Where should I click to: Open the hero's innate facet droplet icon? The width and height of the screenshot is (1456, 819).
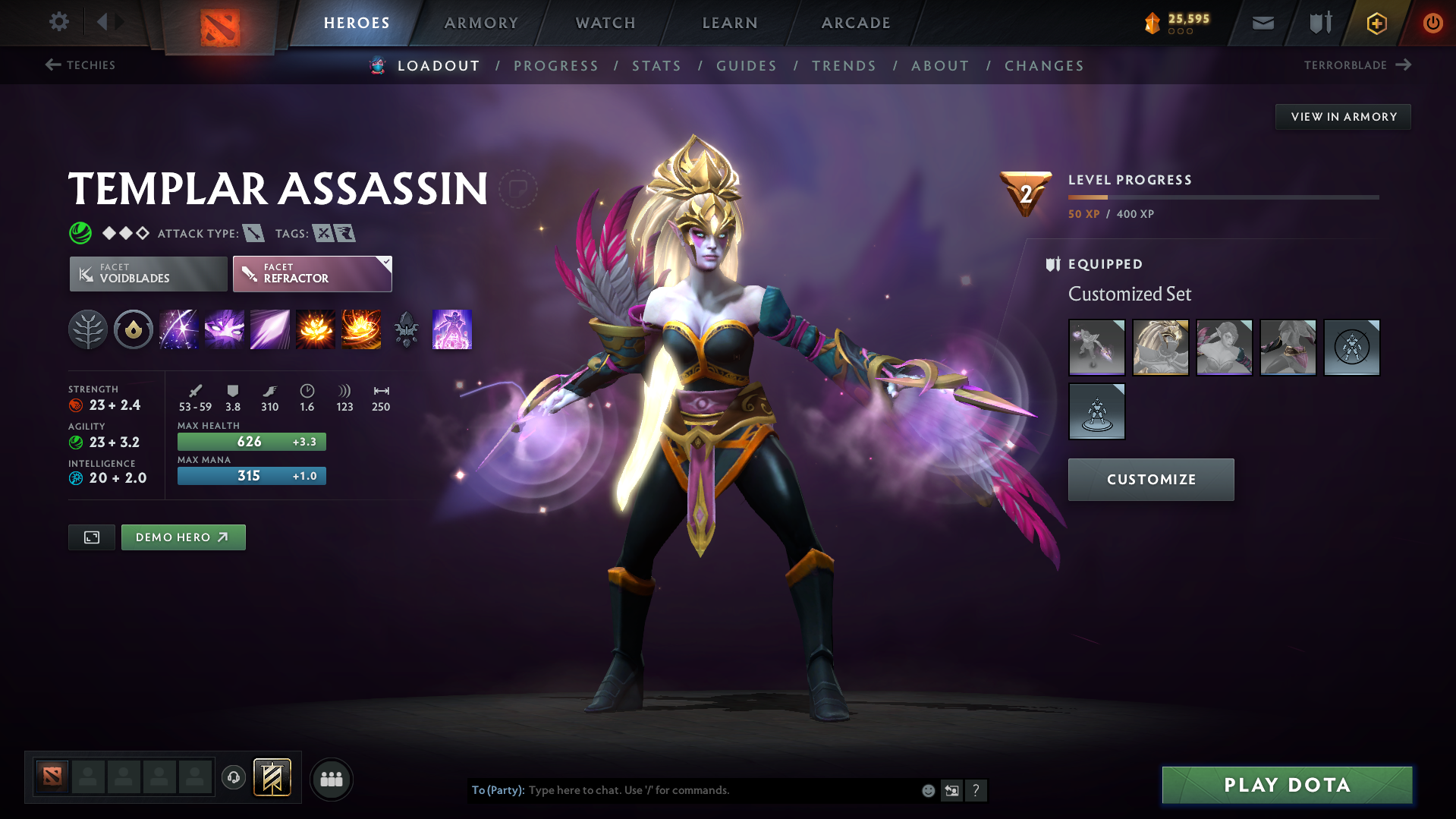coord(134,329)
